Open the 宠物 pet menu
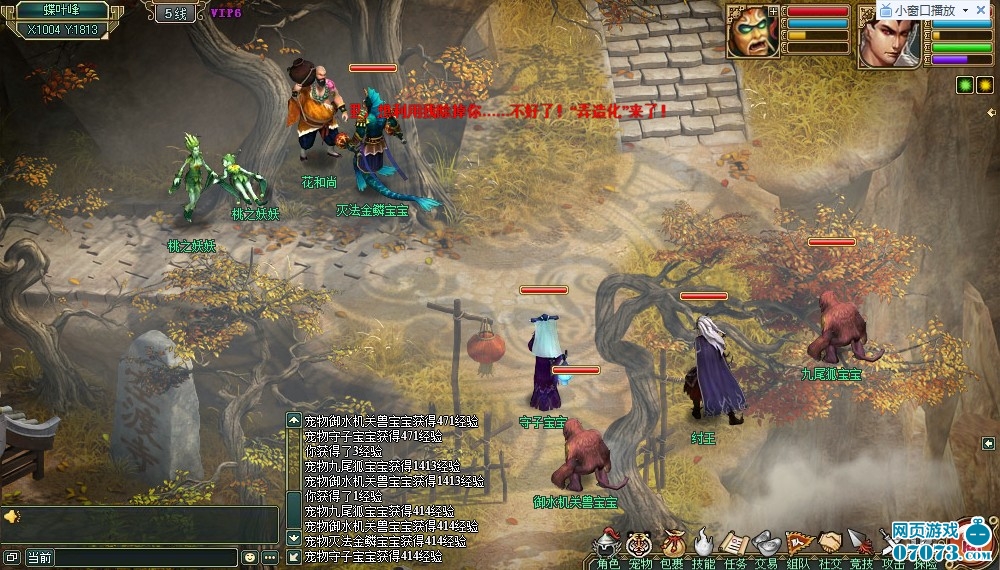Screen dimensions: 1000x570 (x=639, y=545)
